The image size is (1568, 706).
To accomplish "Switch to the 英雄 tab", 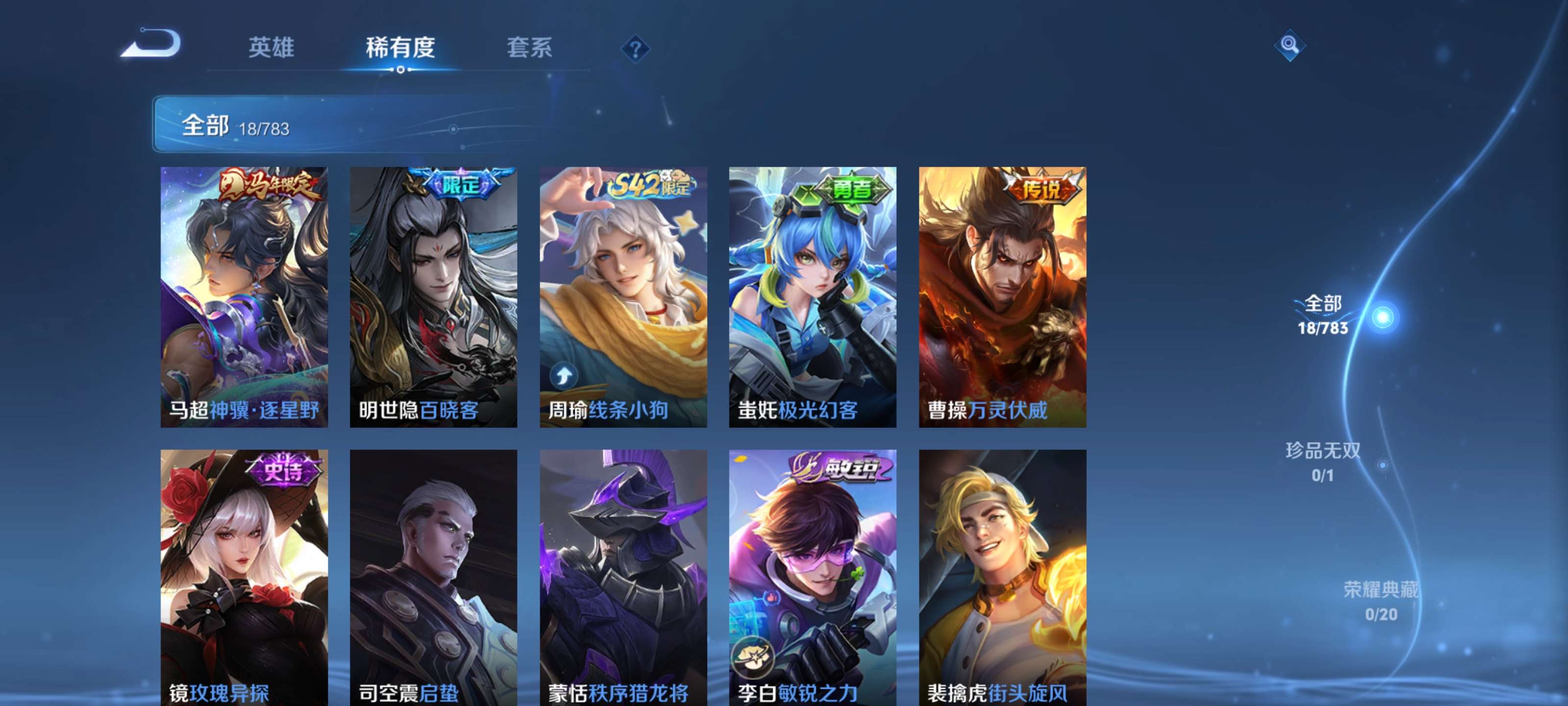I will (270, 49).
